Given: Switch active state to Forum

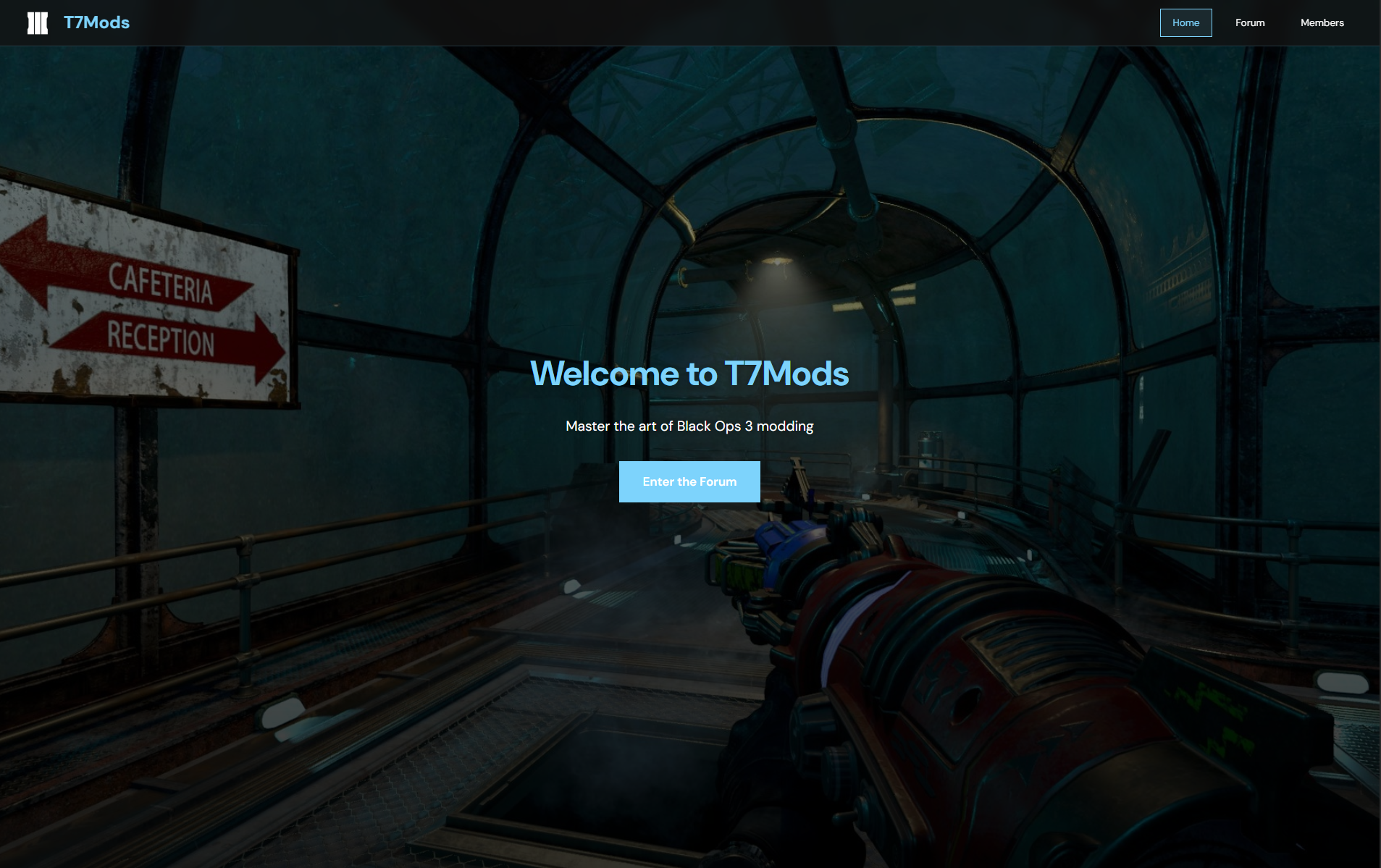Looking at the screenshot, I should click(x=1250, y=22).
